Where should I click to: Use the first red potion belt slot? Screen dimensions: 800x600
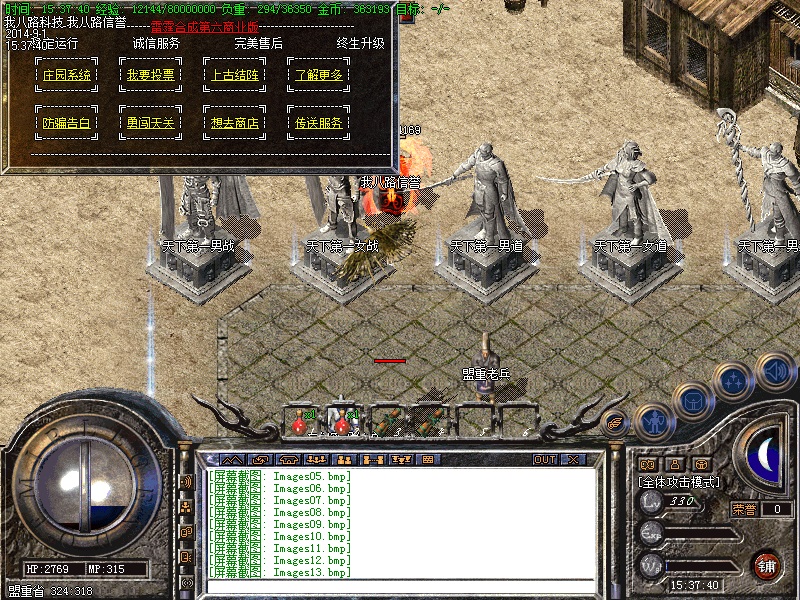click(x=300, y=423)
